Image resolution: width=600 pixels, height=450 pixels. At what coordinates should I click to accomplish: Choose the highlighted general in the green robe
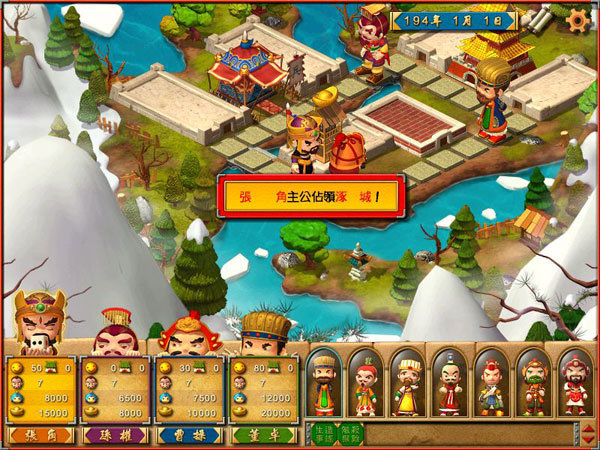click(324, 382)
